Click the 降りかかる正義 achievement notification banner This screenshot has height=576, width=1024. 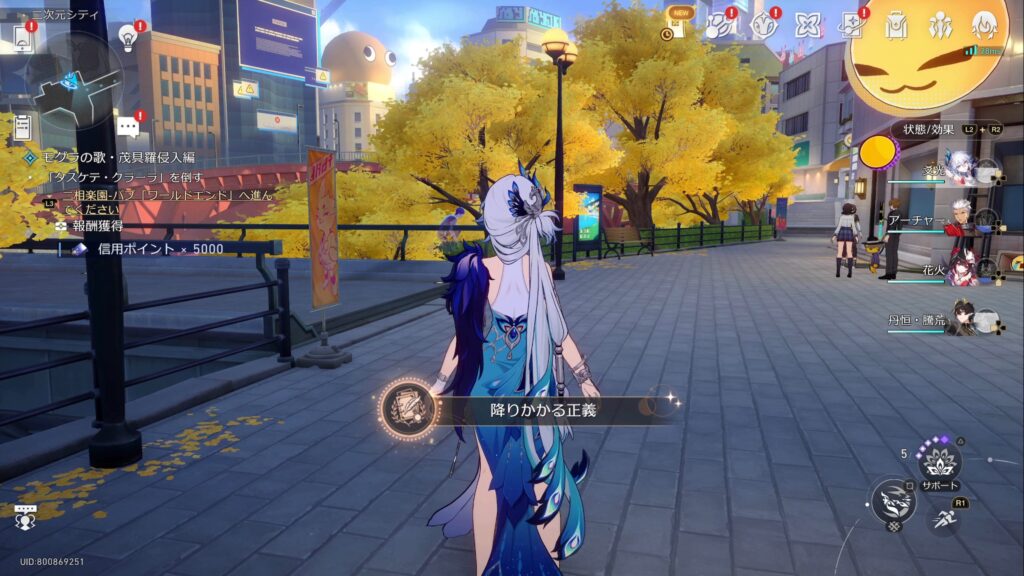point(530,410)
